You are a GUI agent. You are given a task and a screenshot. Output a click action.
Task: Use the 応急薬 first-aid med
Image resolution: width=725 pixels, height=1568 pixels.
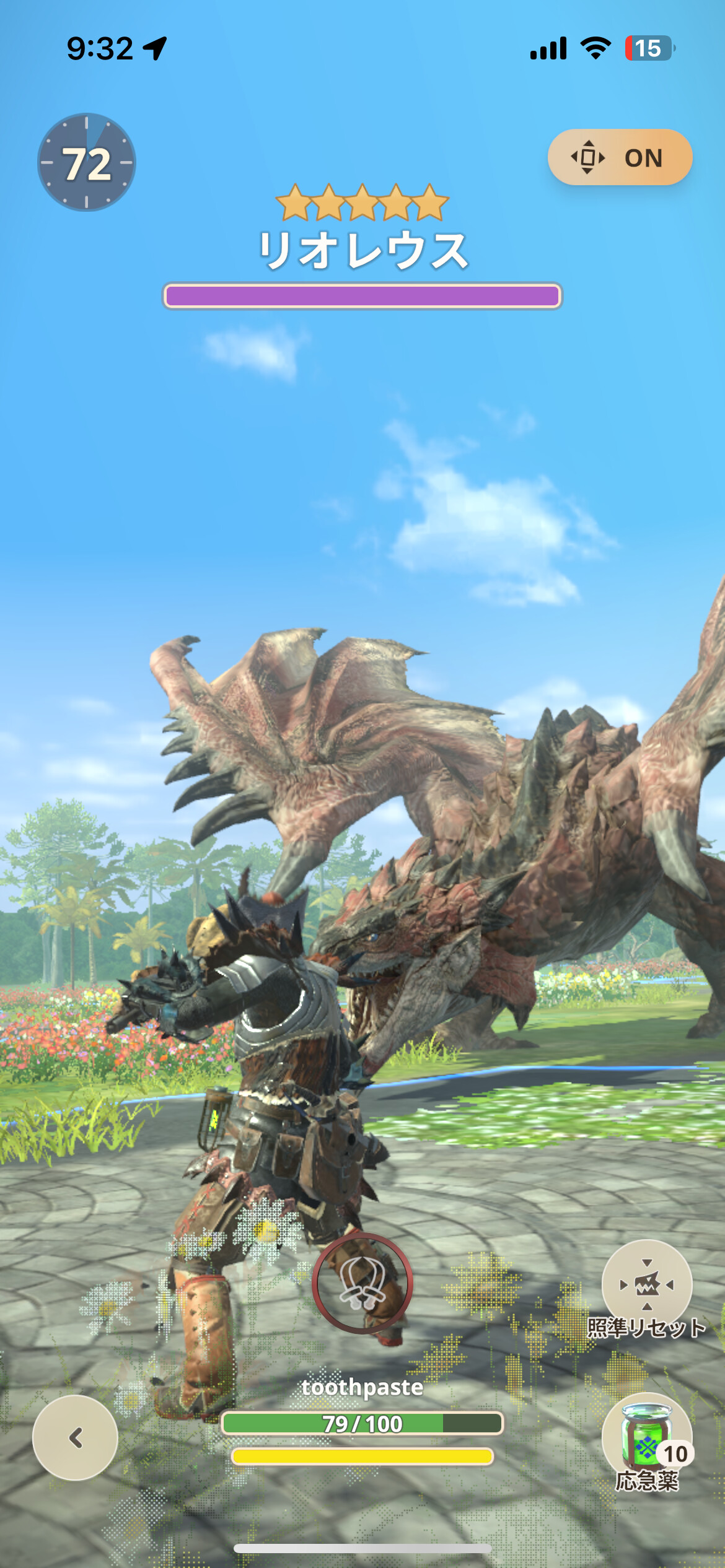(x=646, y=1437)
